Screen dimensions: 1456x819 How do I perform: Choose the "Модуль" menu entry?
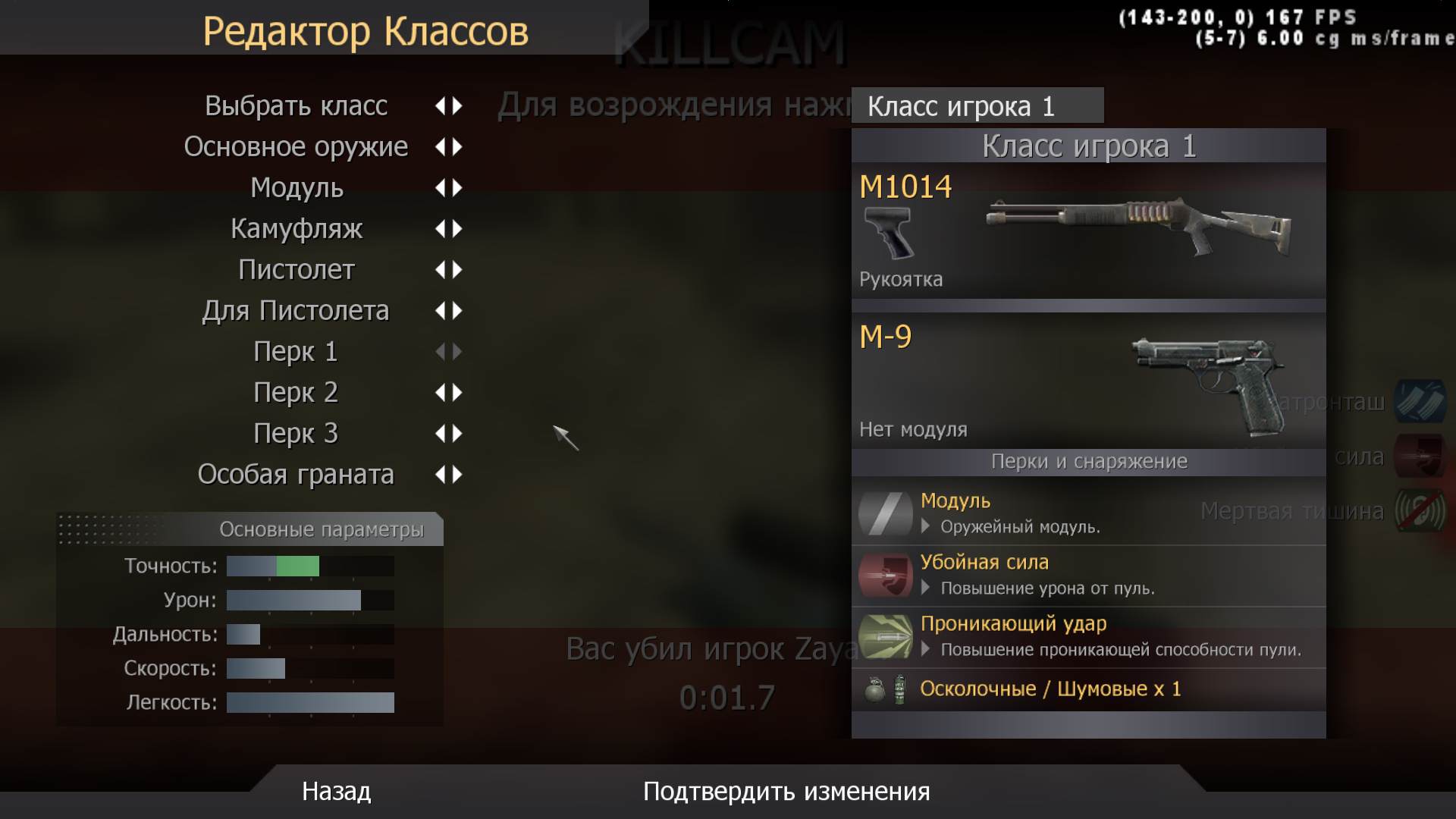[x=297, y=188]
